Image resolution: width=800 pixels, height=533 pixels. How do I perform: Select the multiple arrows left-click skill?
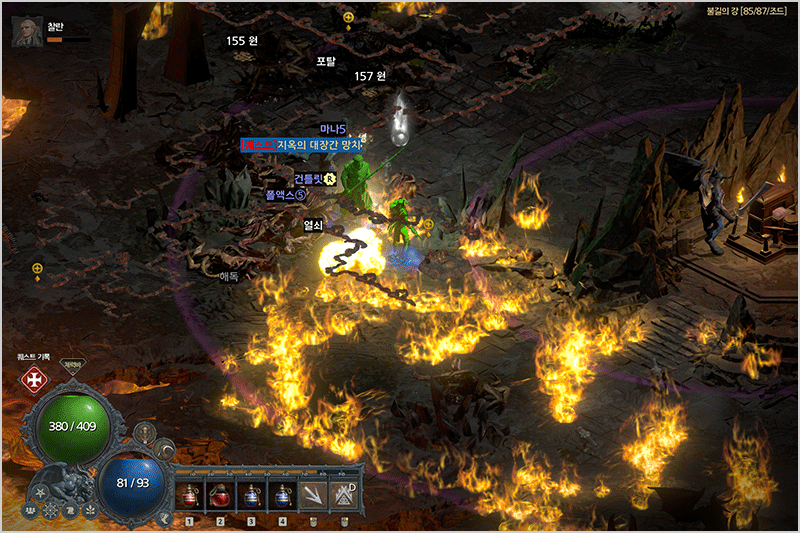(x=315, y=494)
